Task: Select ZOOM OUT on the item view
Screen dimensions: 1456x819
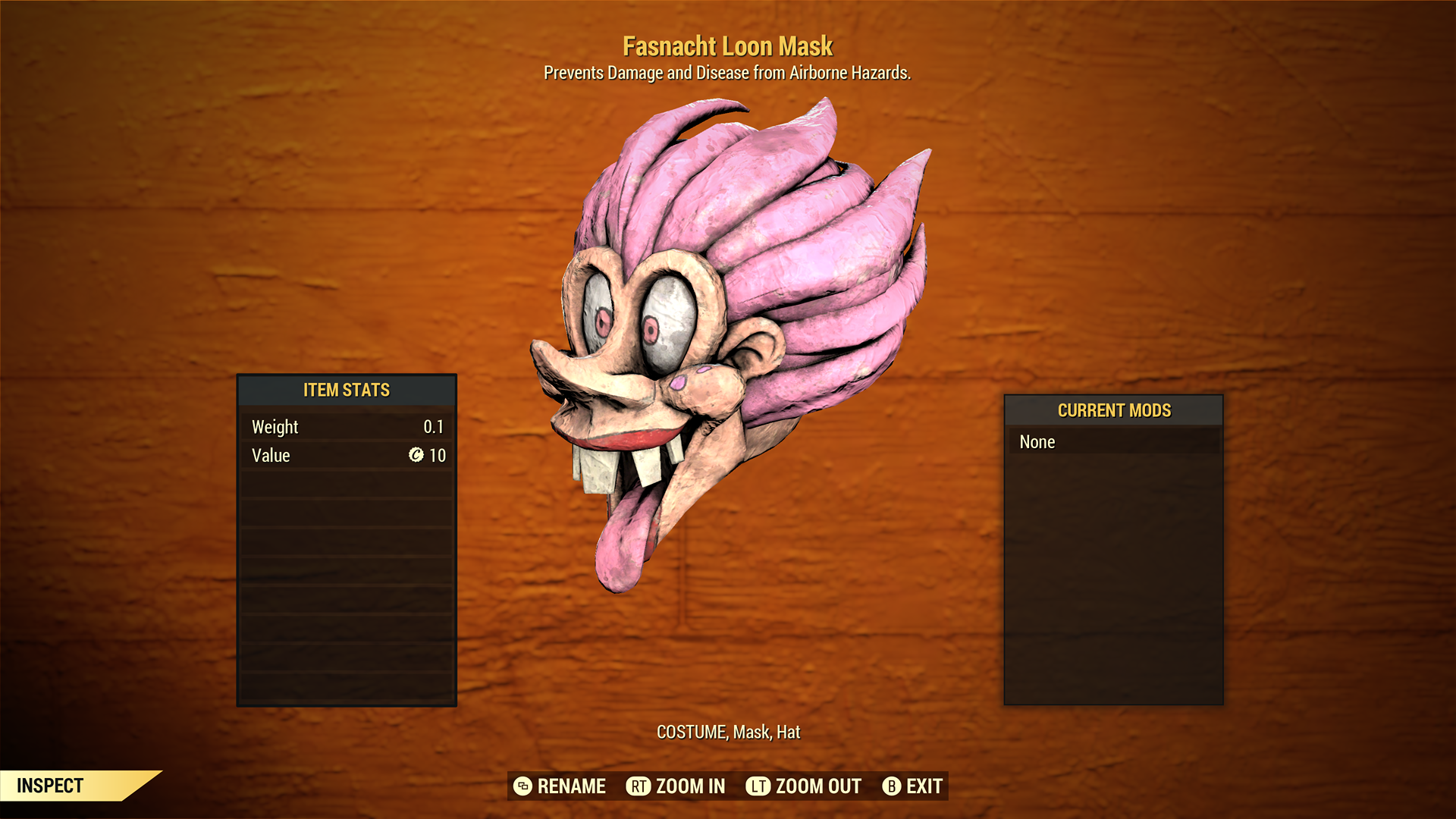Action: point(804,786)
